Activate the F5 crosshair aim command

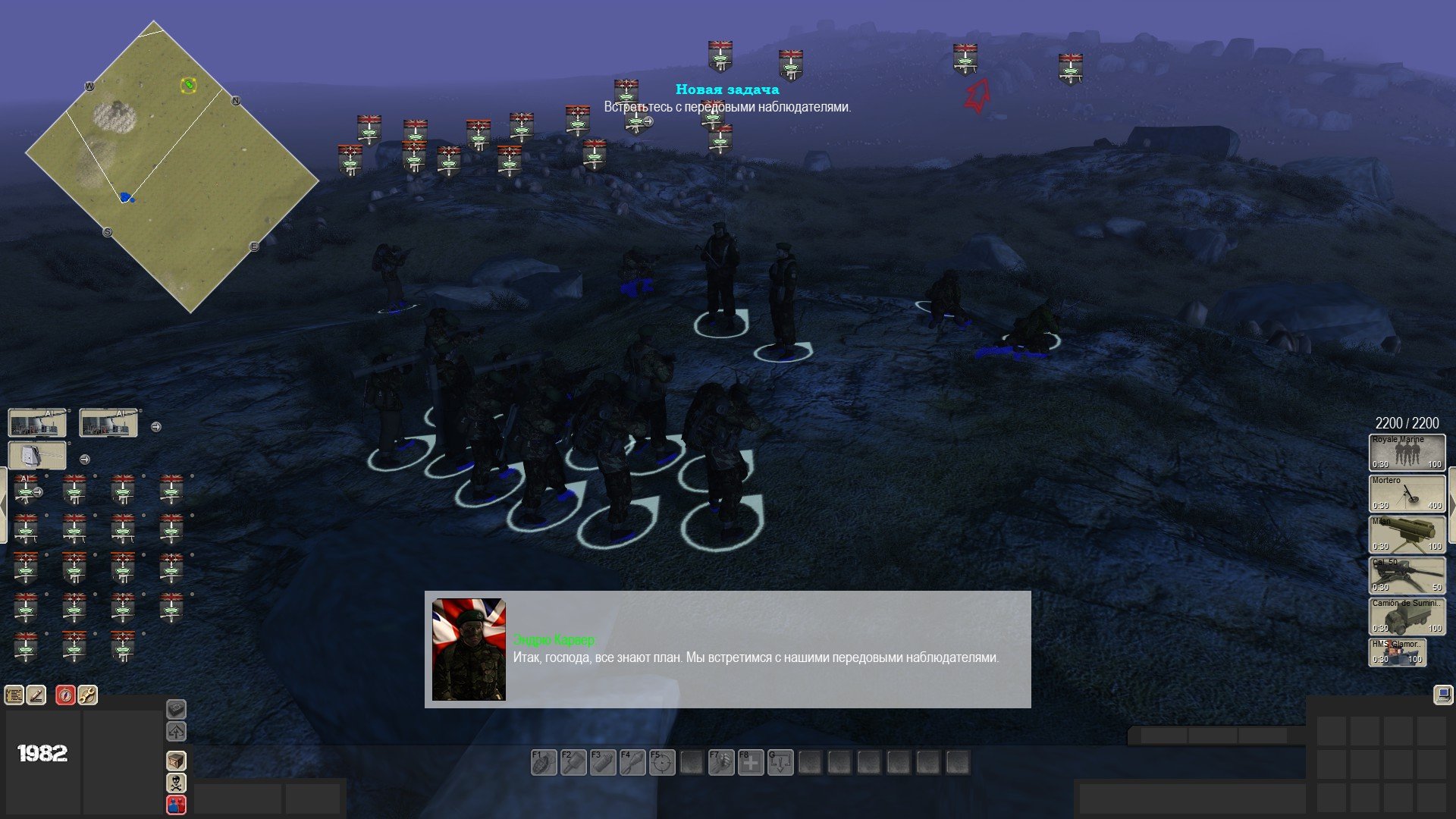click(662, 763)
